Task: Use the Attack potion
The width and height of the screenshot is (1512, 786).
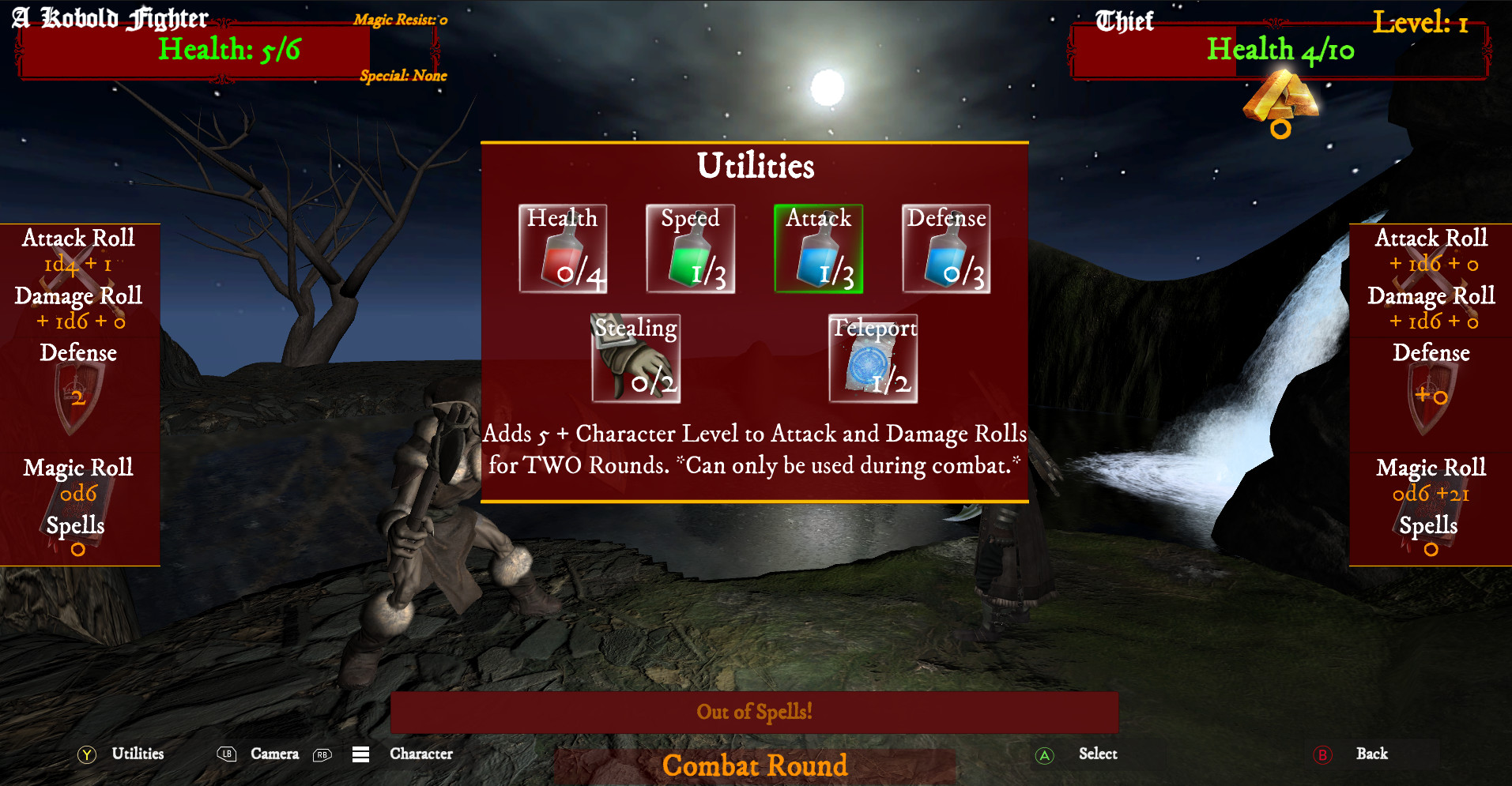Action: 818,247
